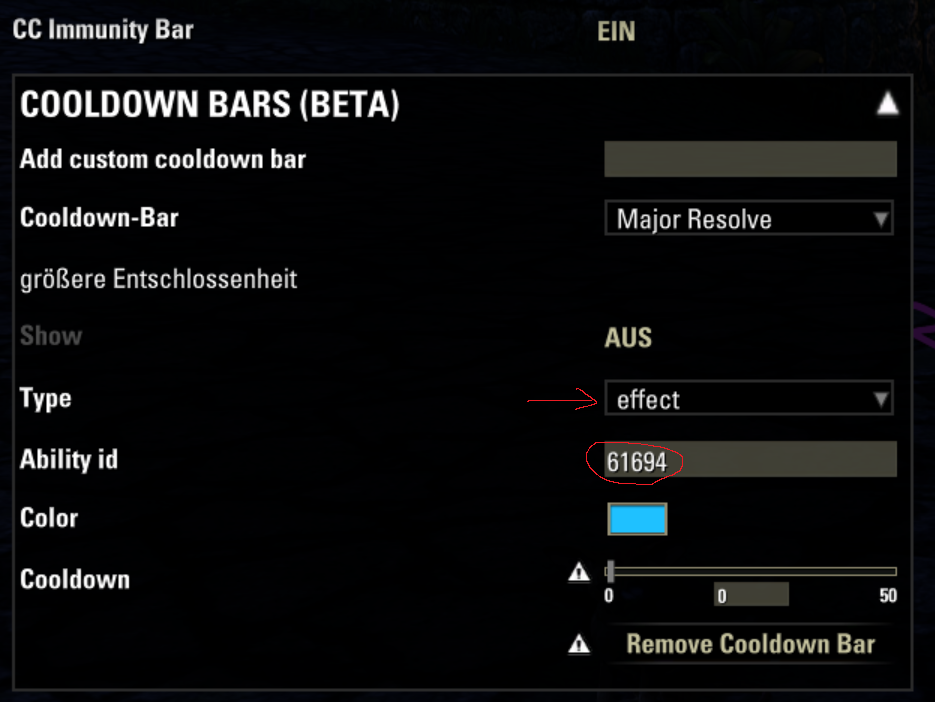935x702 pixels.
Task: Click the Cooldown slider track
Action: [x=752, y=572]
